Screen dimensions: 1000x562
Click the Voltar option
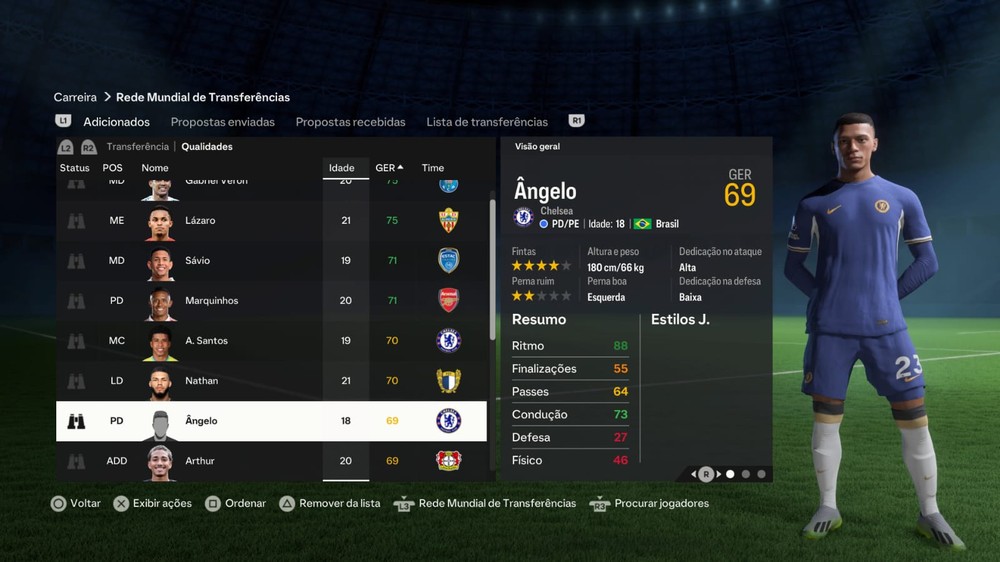[x=76, y=503]
